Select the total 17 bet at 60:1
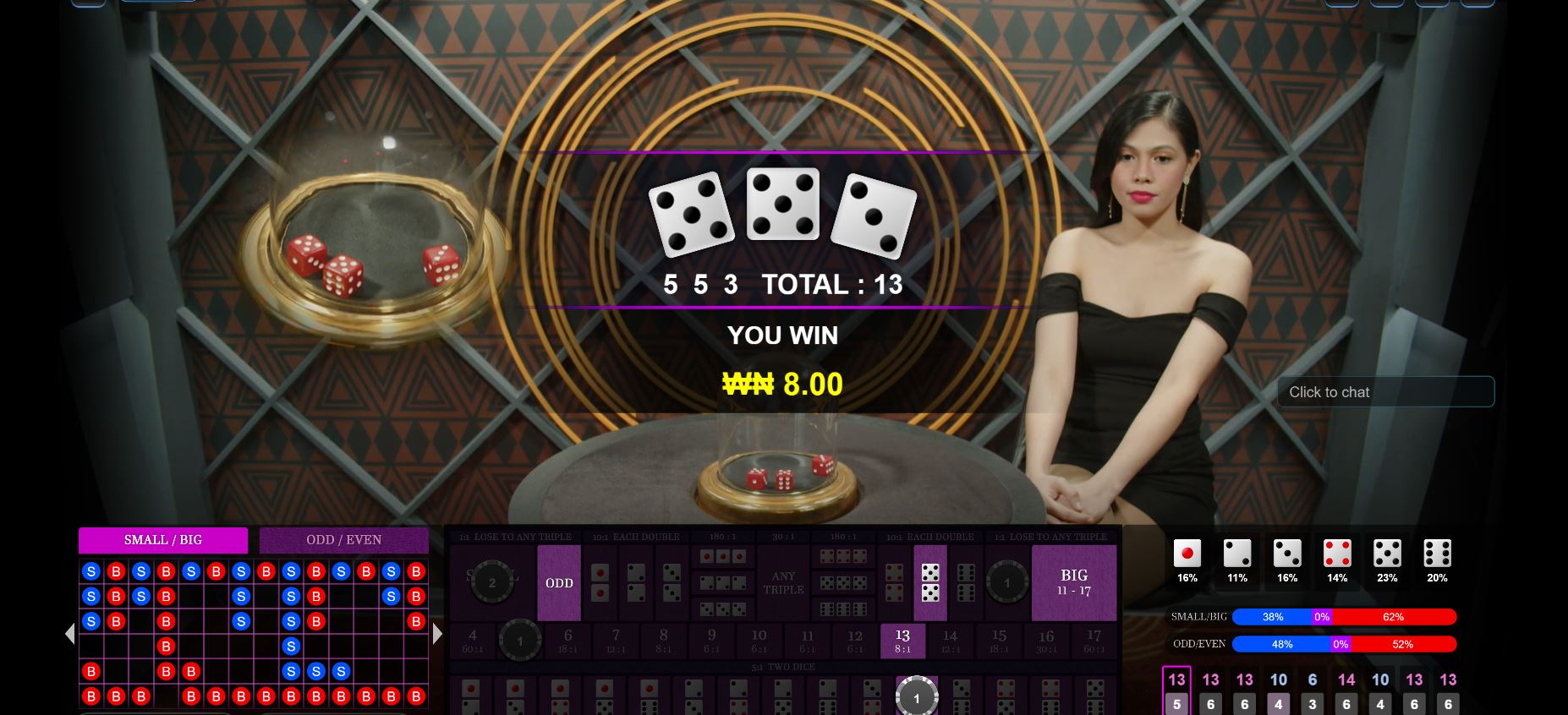This screenshot has width=1568, height=715. tap(1094, 641)
